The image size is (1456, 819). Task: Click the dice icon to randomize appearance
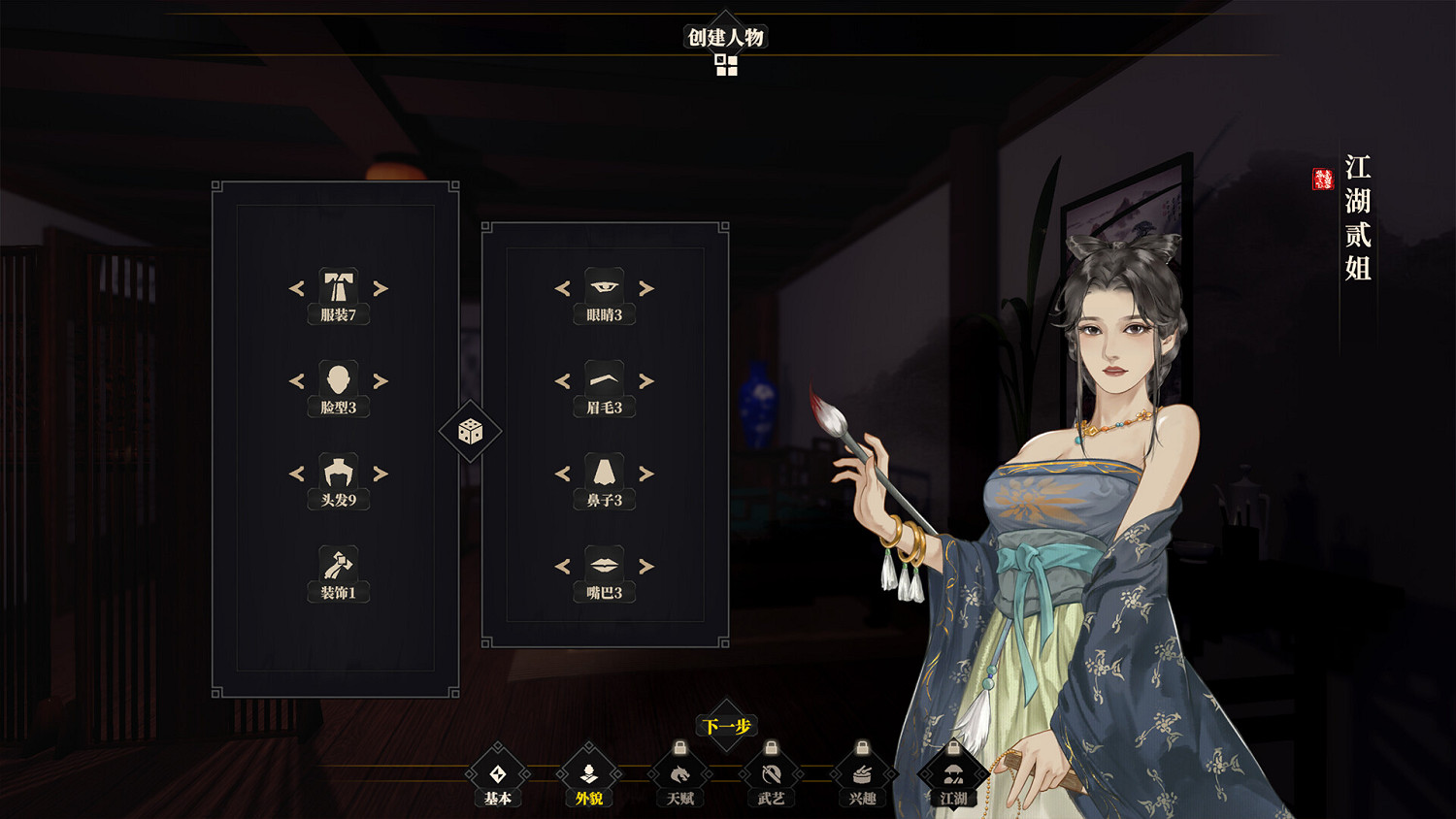[x=469, y=431]
